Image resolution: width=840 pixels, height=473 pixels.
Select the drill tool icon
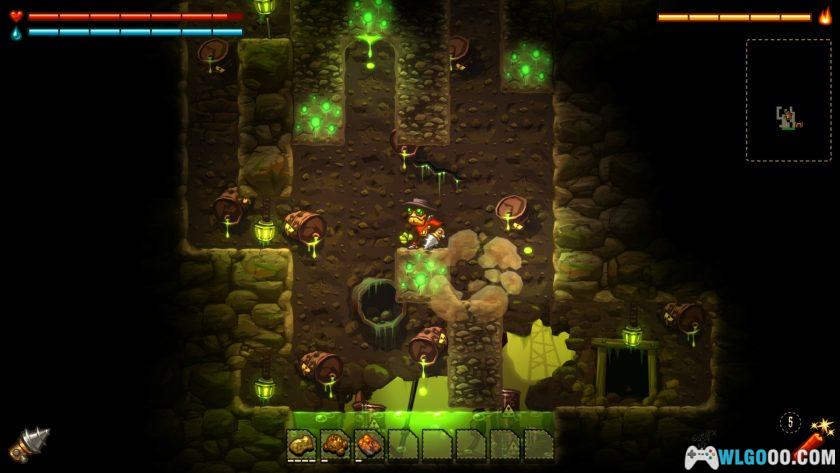[29, 442]
